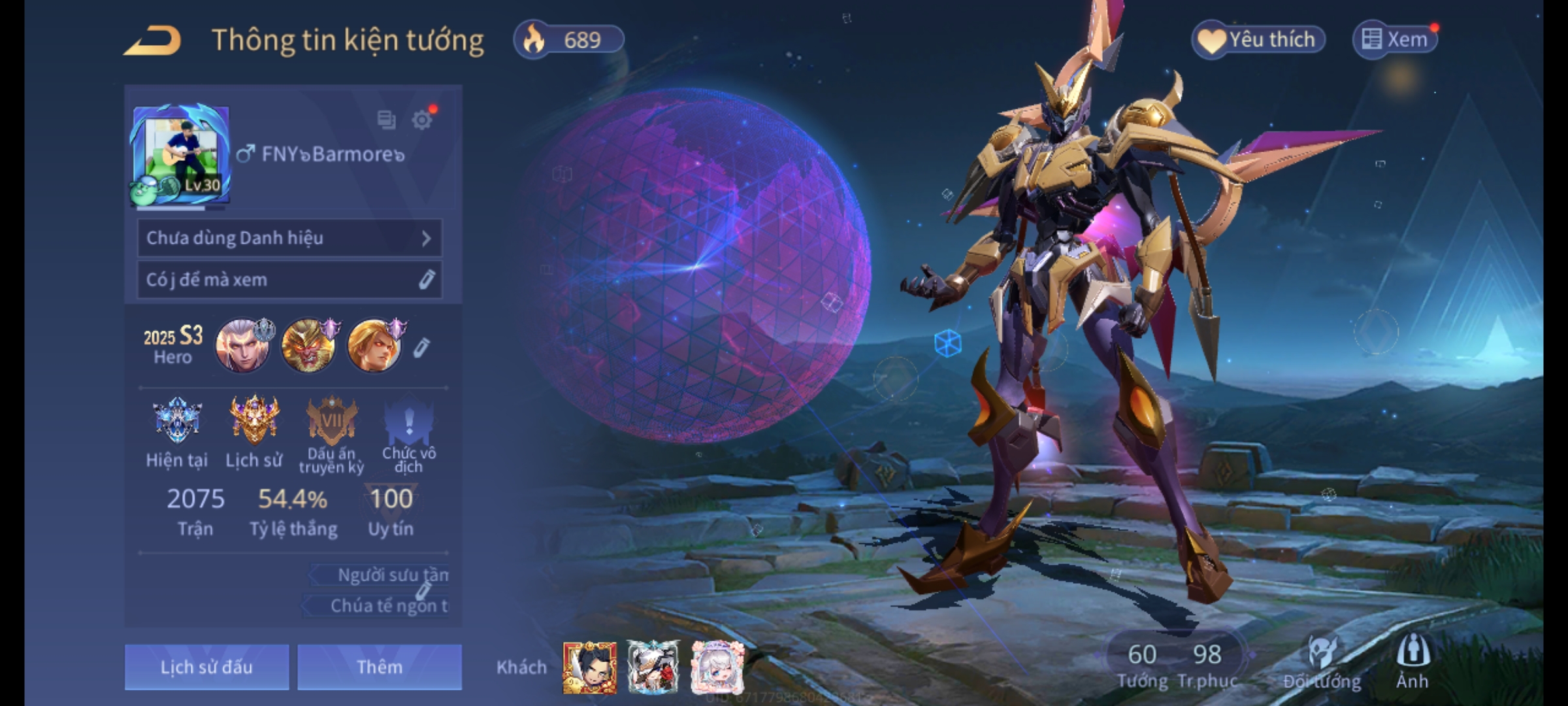Open the Xem panel
The height and width of the screenshot is (706, 1568).
click(1396, 40)
